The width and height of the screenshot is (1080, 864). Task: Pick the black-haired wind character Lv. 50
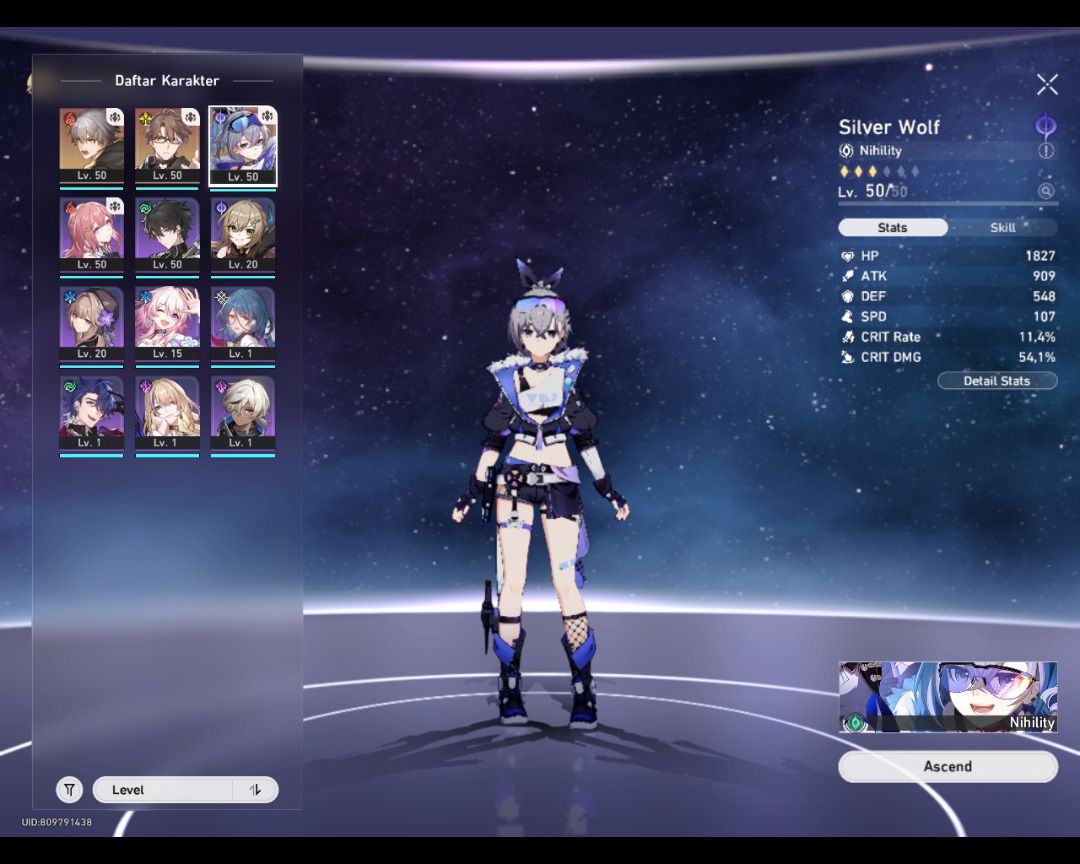[x=167, y=236]
